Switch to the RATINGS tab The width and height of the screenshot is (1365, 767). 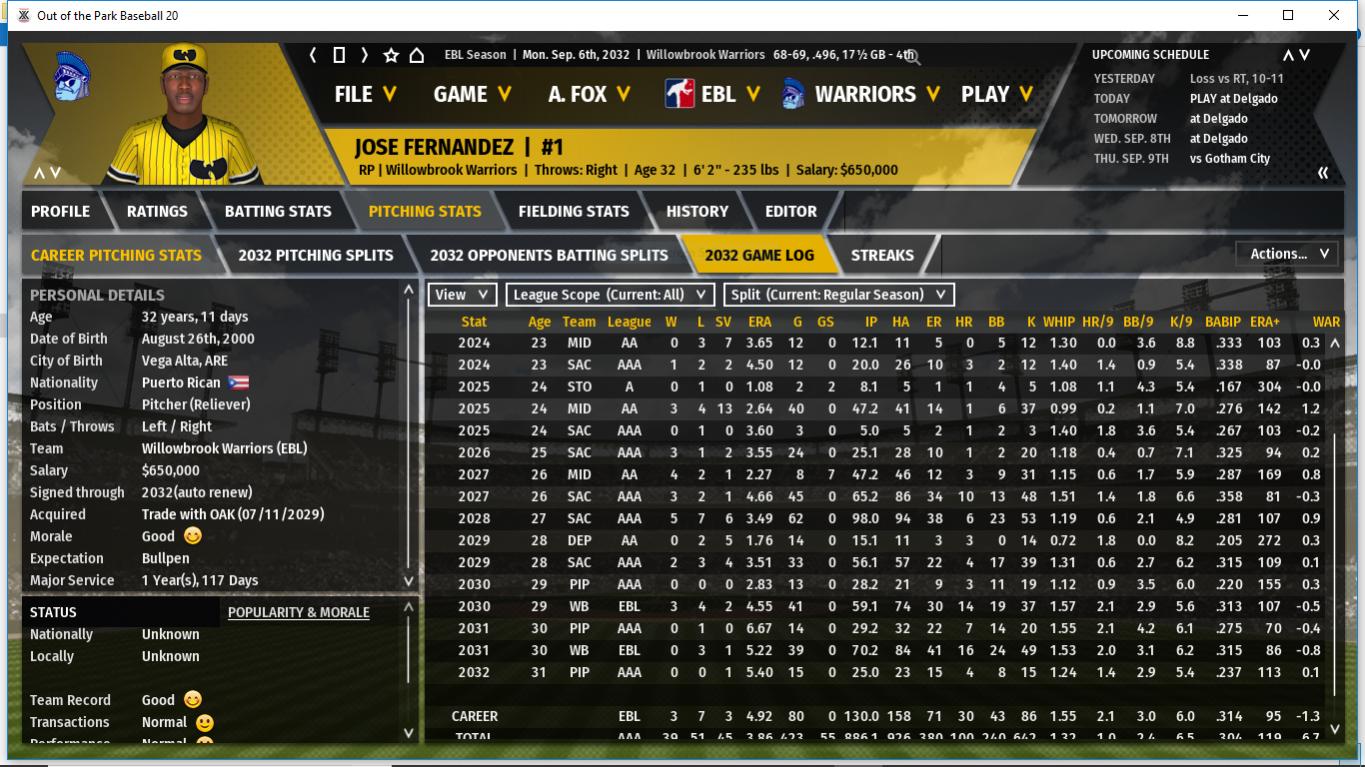(x=157, y=211)
